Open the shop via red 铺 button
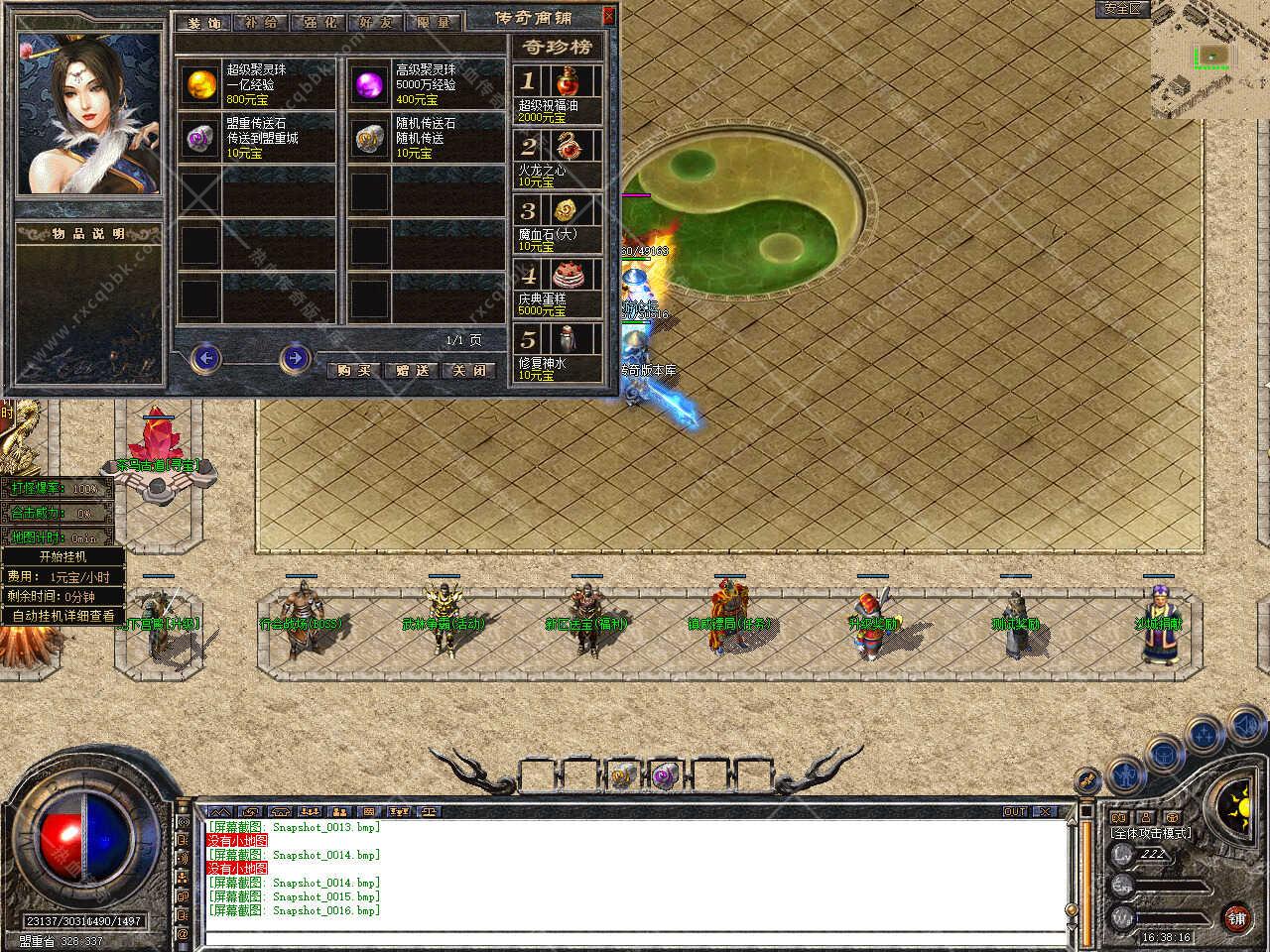 pos(1235,918)
